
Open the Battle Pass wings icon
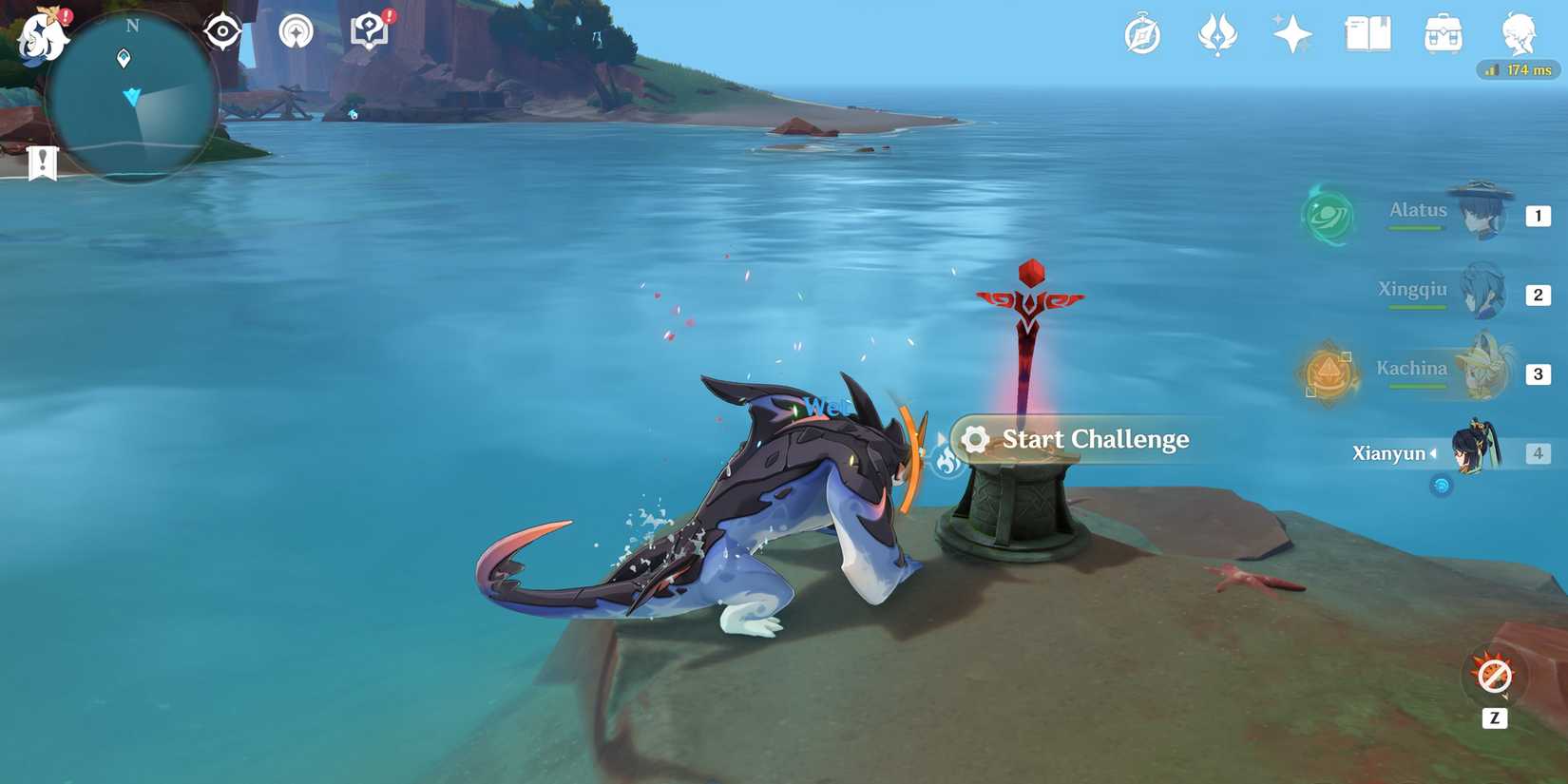click(x=1218, y=33)
